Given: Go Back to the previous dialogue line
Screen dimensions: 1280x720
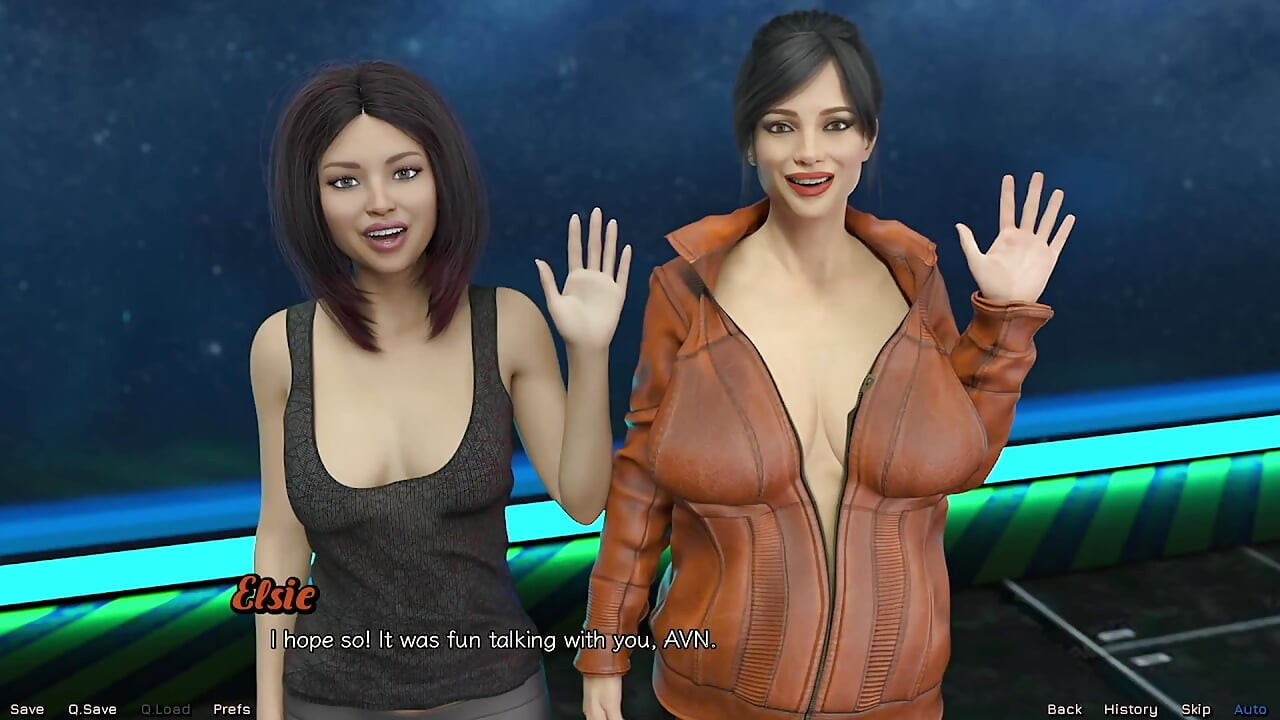Looking at the screenshot, I should coord(1065,708).
